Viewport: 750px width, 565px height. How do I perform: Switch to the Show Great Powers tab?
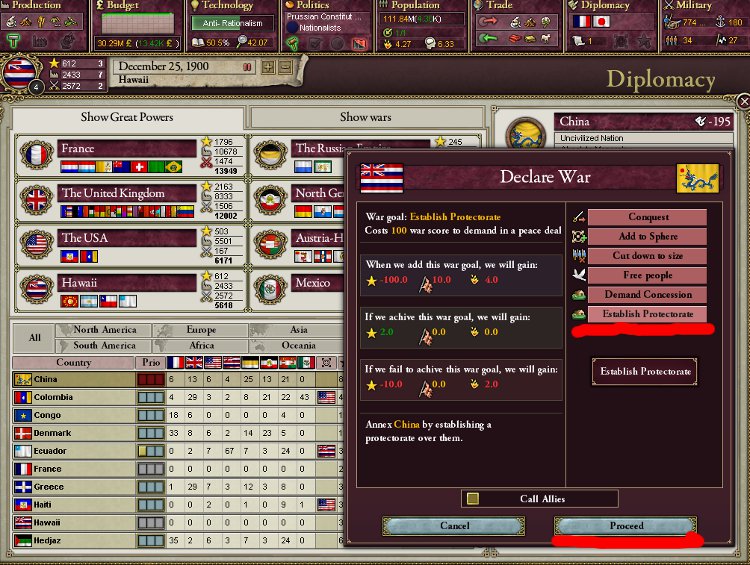pos(127,117)
